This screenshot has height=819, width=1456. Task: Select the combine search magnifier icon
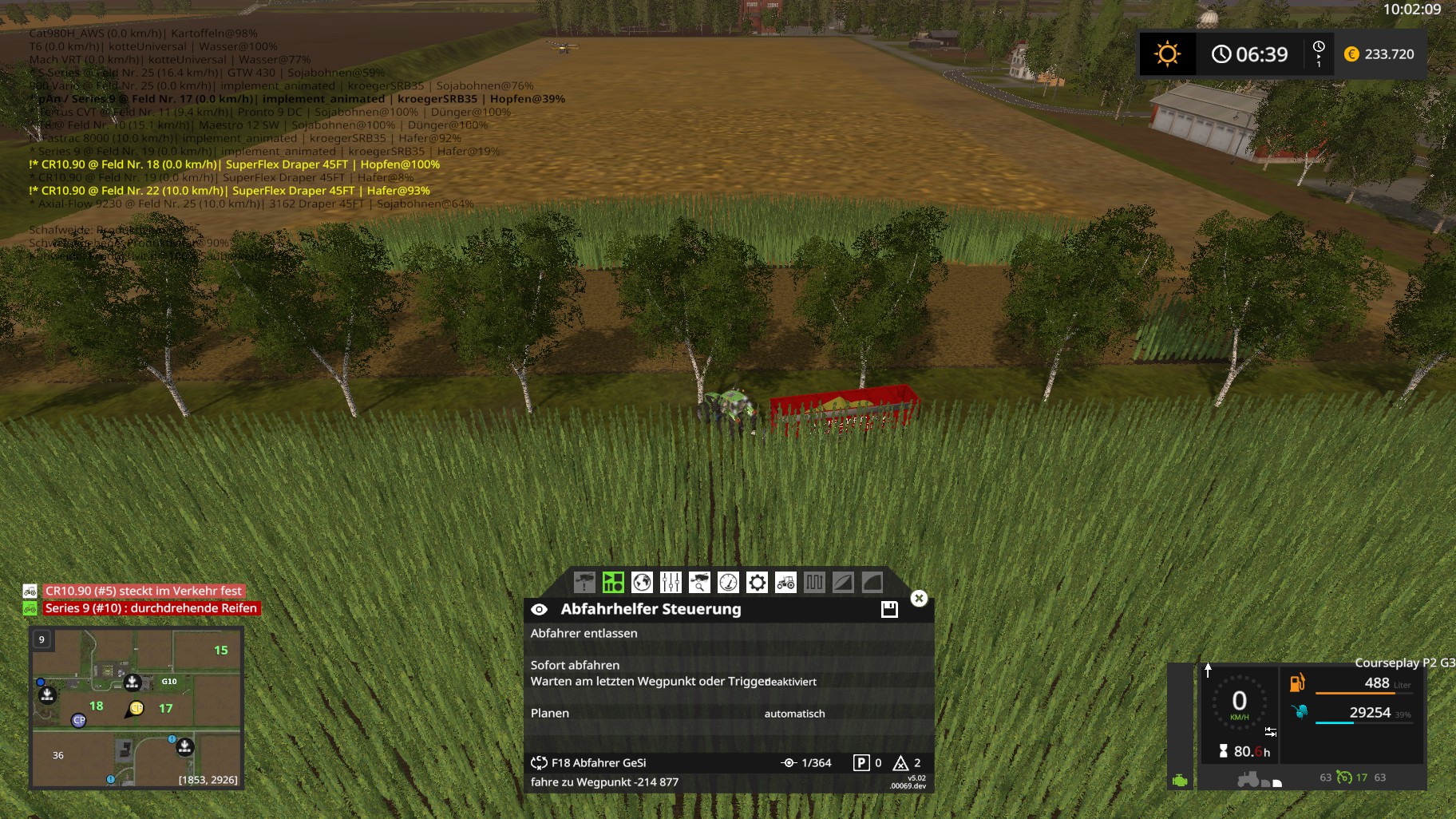[x=698, y=583]
